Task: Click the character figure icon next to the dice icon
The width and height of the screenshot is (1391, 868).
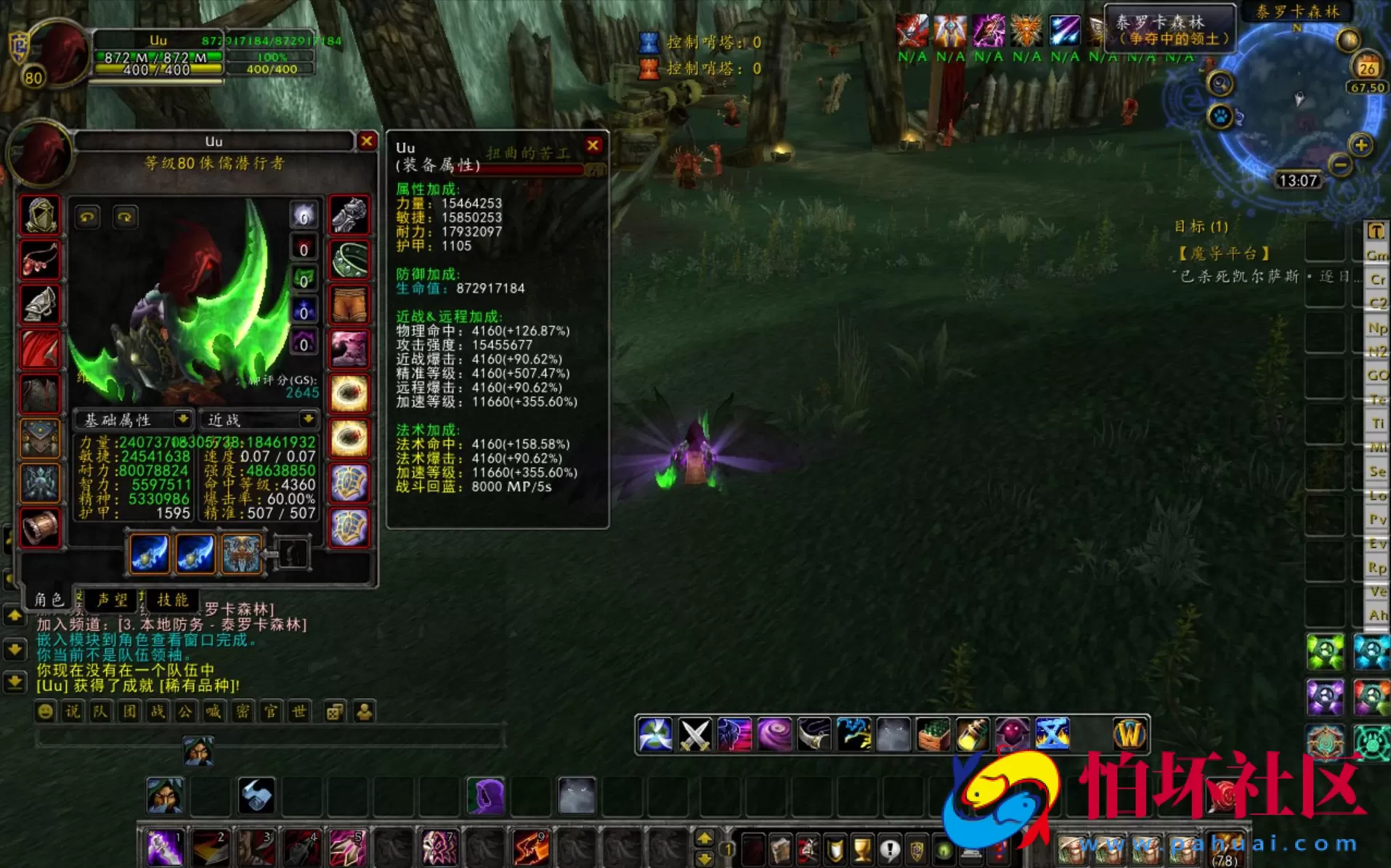Action: pyautogui.click(x=363, y=712)
